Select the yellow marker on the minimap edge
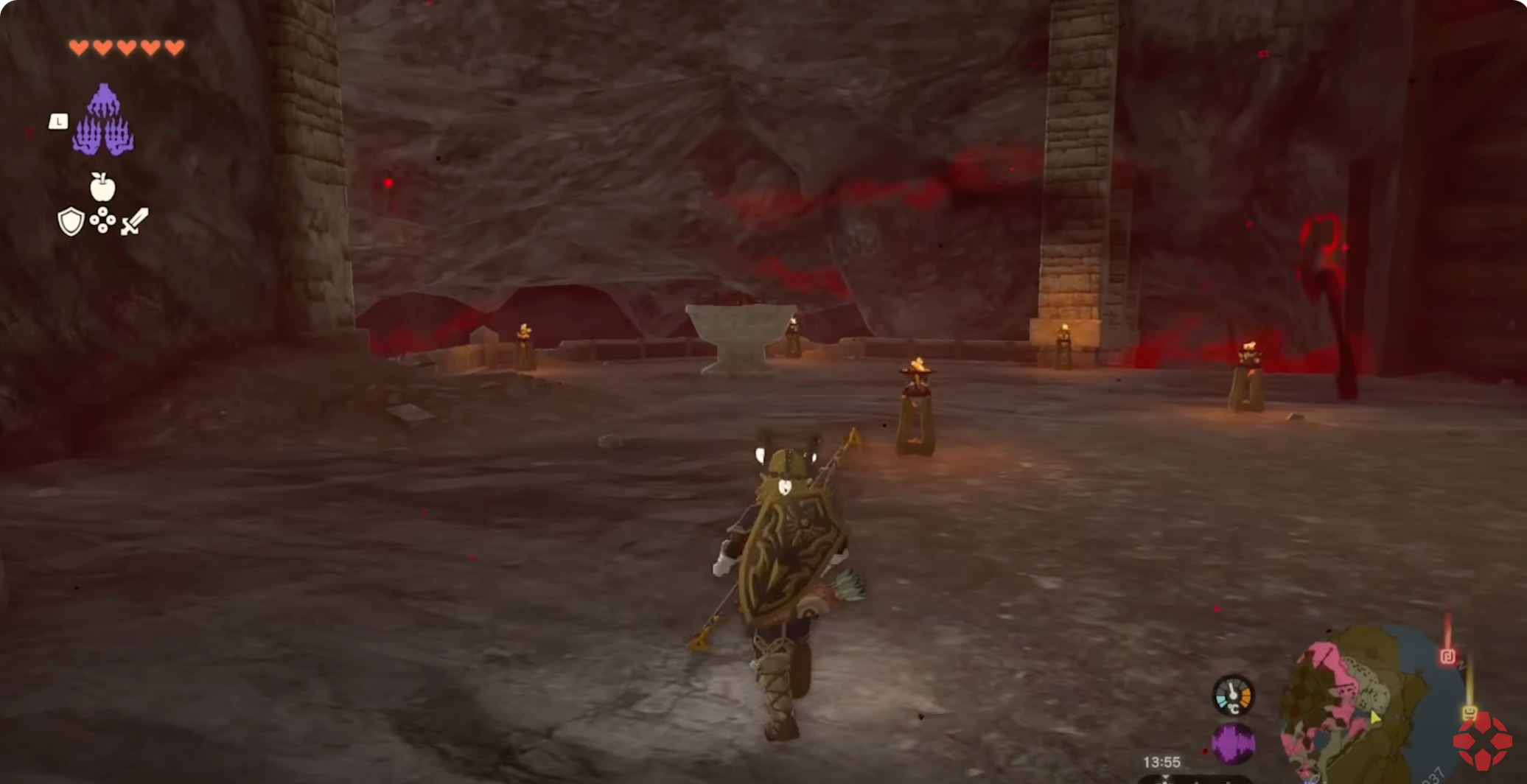This screenshot has width=1527, height=784. point(1469,713)
